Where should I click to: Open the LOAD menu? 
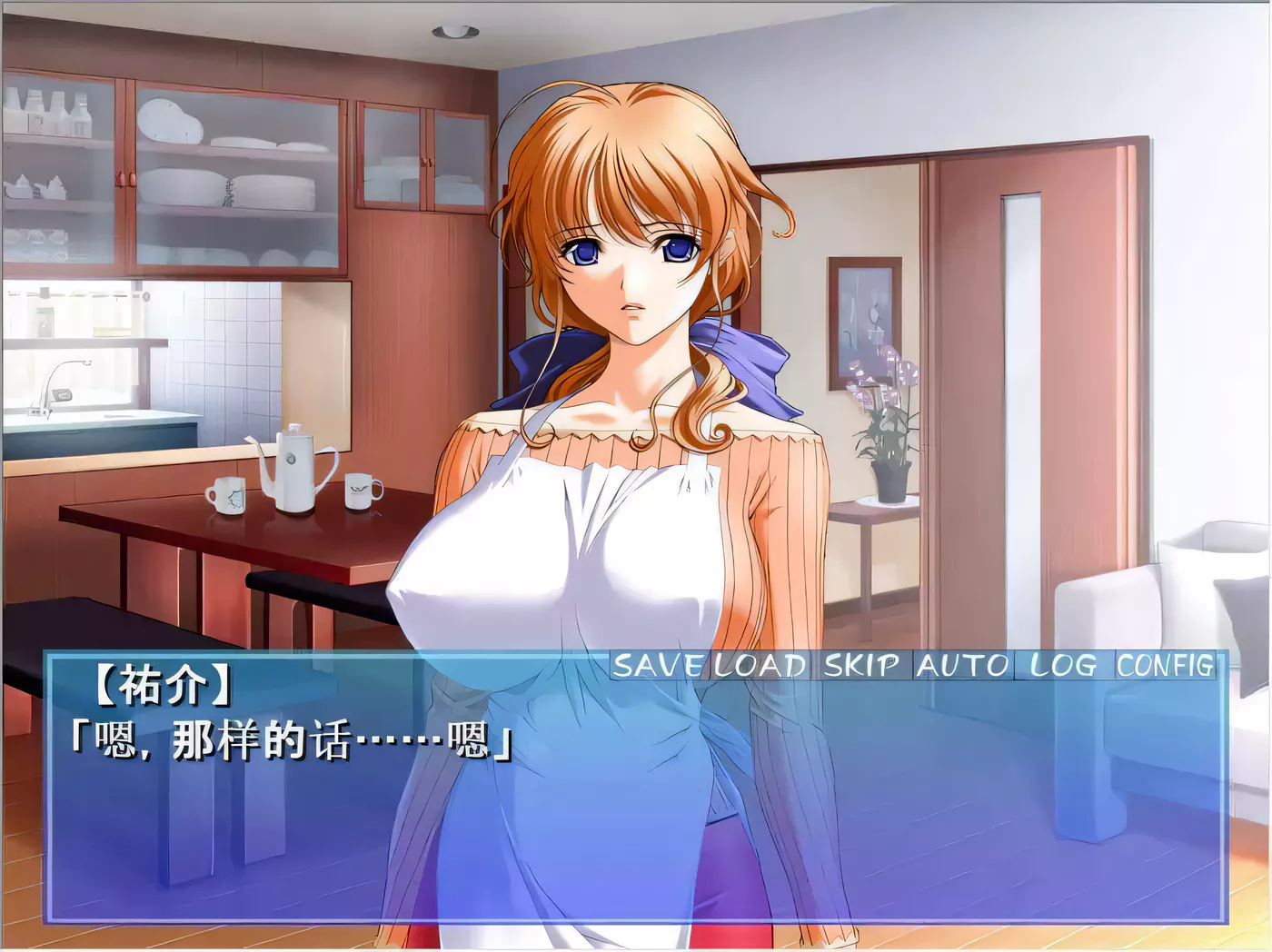point(760,666)
